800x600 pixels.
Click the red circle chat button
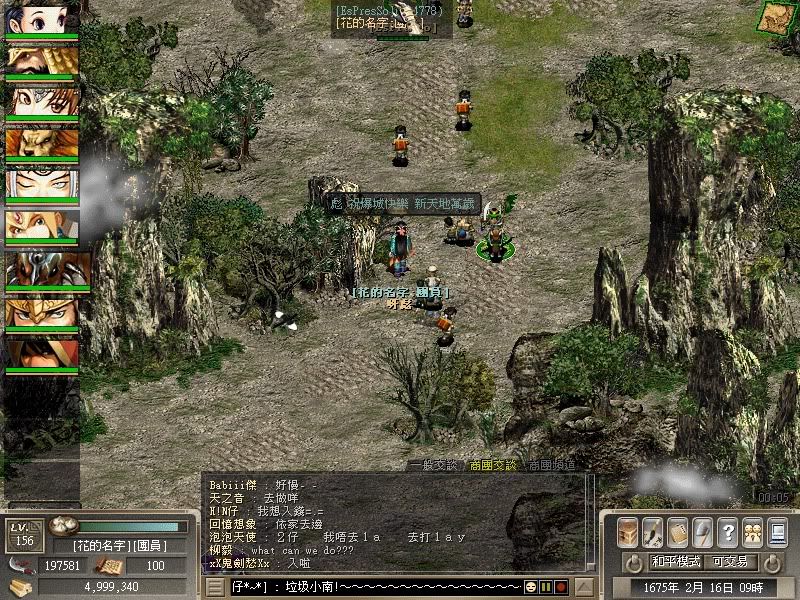[561, 586]
